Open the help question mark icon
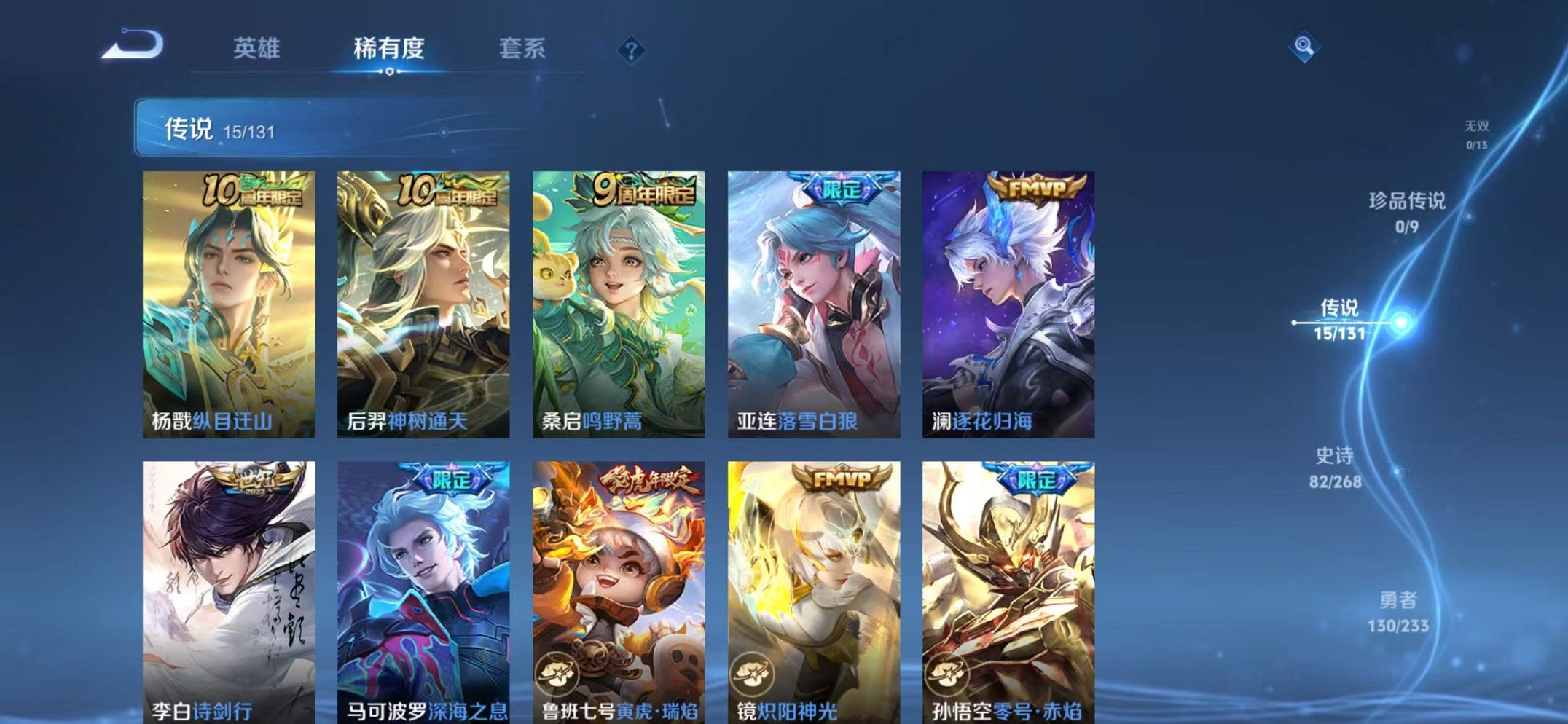 click(x=633, y=50)
